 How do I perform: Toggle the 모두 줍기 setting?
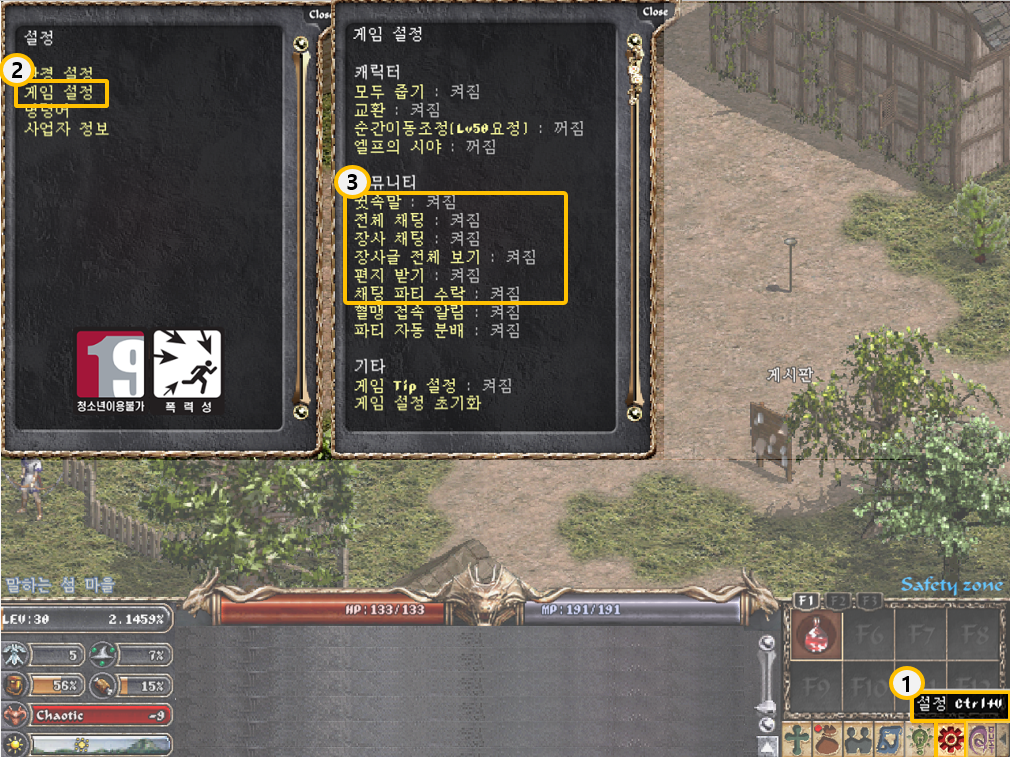[x=417, y=91]
